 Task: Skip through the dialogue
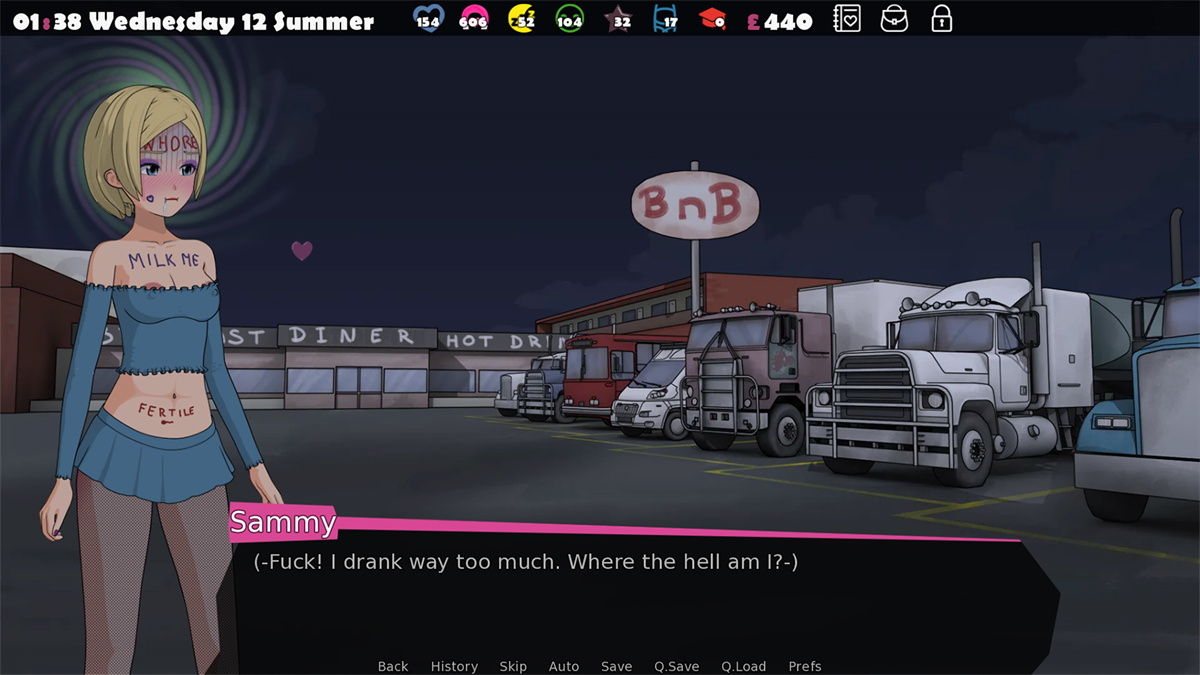(x=513, y=666)
